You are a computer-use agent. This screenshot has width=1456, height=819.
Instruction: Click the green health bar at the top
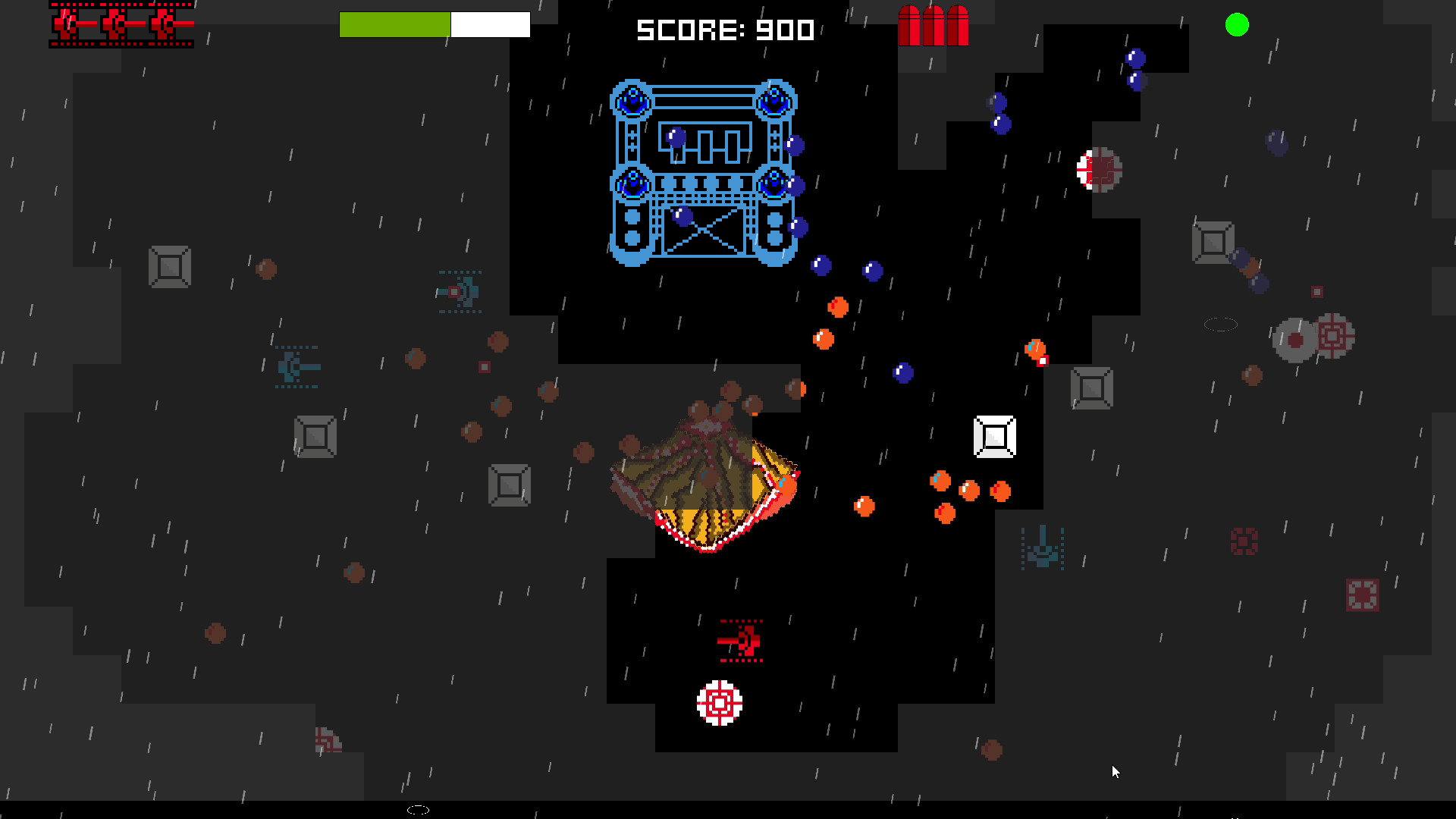point(394,24)
